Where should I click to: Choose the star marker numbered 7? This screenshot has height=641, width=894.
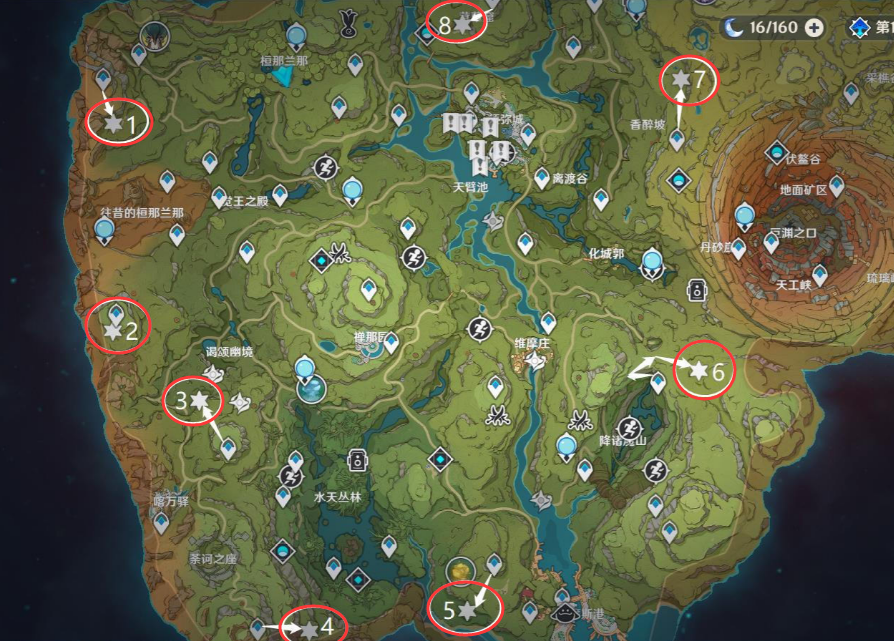pyautogui.click(x=682, y=78)
